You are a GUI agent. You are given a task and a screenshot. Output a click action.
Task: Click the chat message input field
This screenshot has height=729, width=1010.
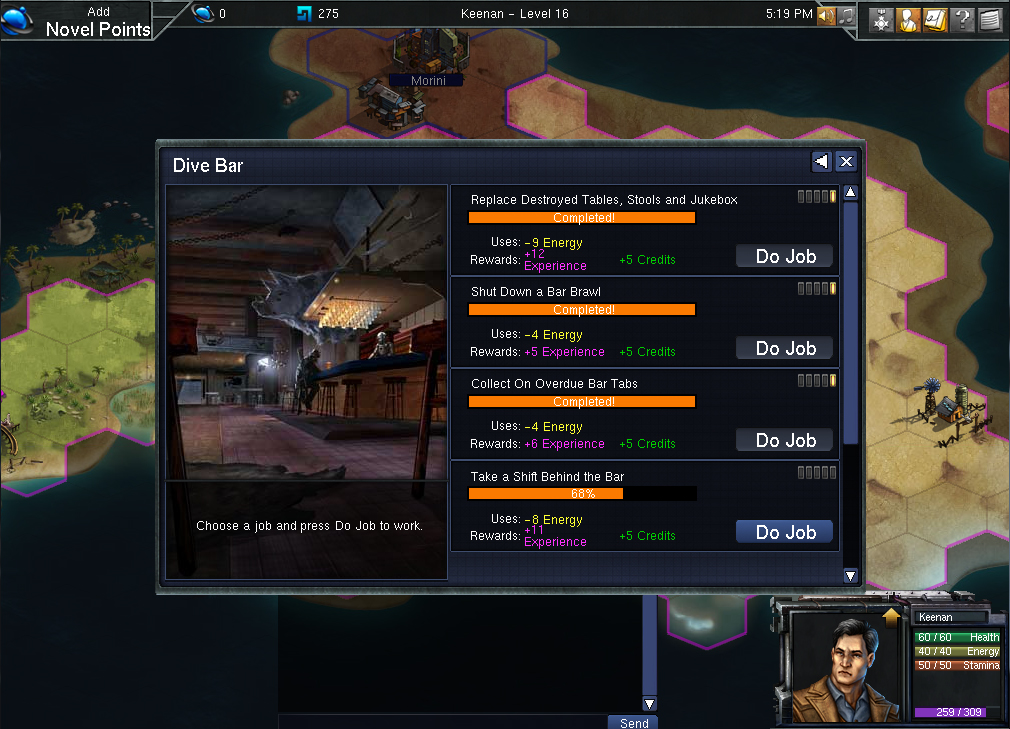[x=442, y=722]
